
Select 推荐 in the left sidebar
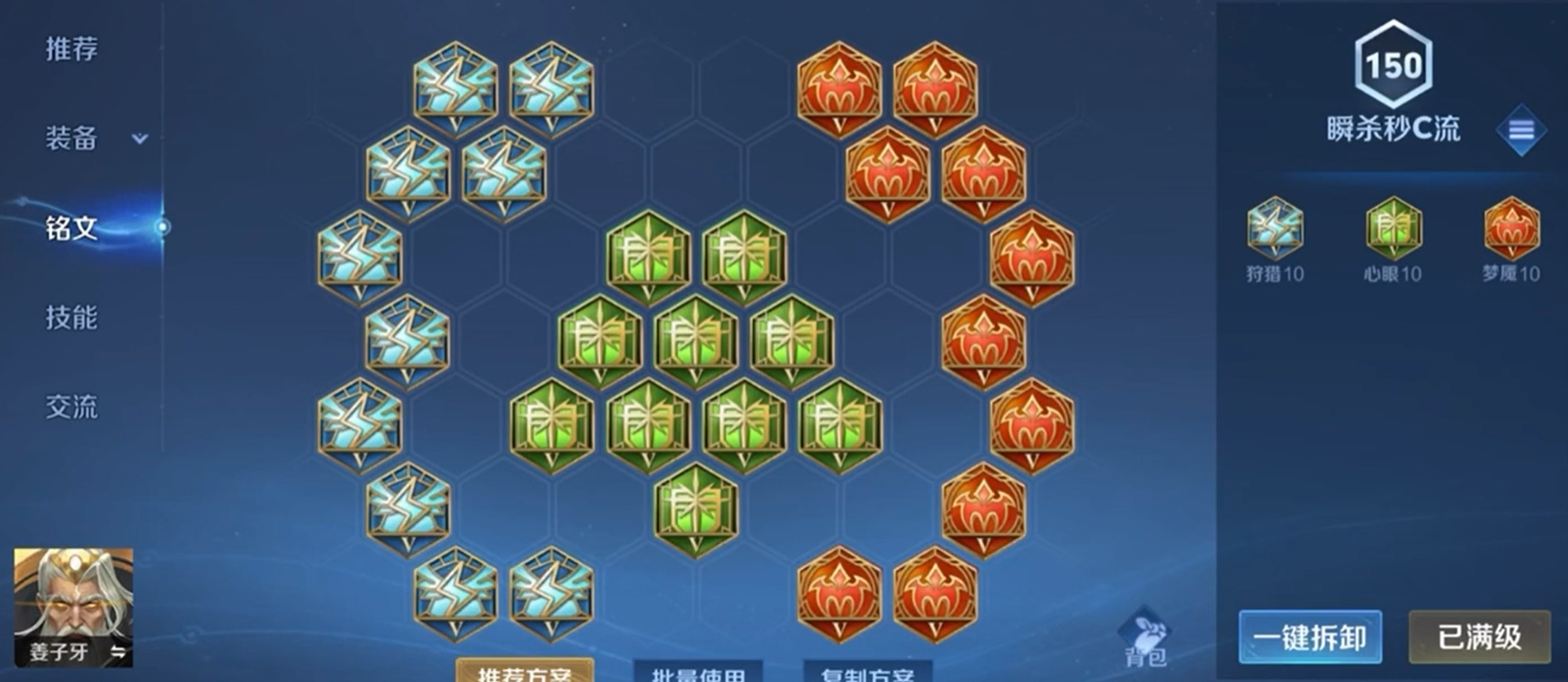68,50
